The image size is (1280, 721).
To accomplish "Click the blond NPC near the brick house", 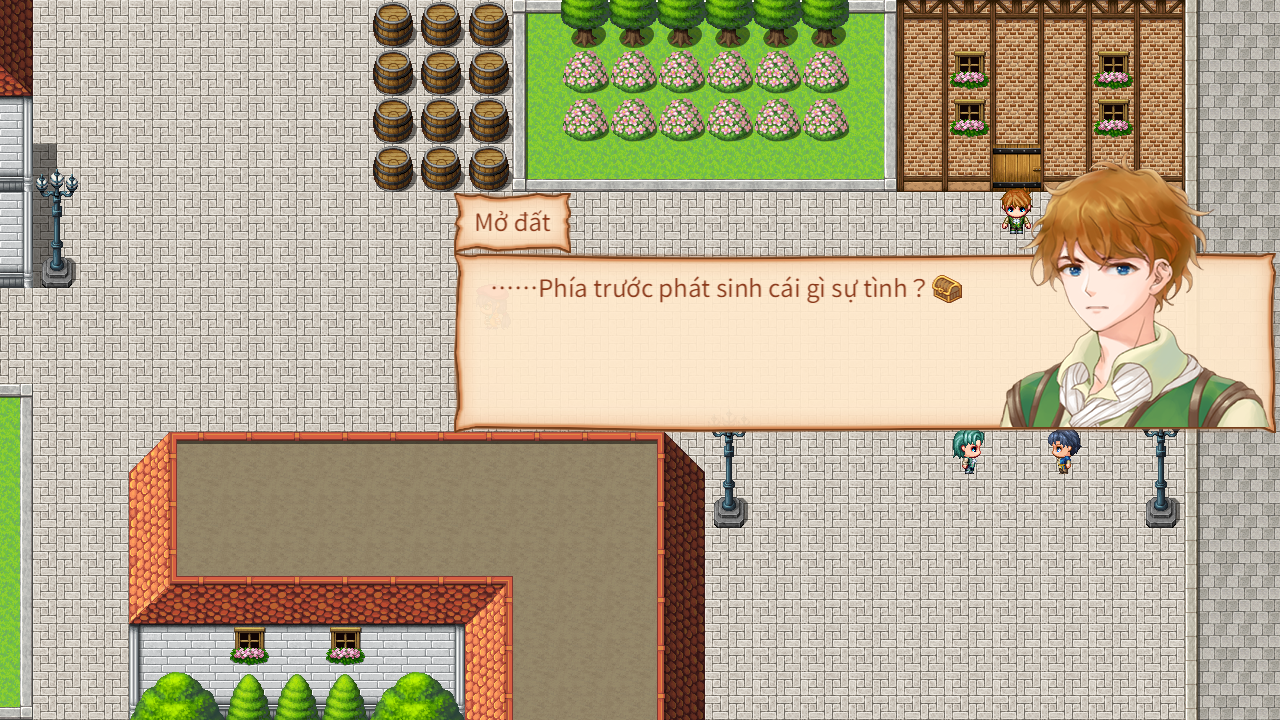I will click(x=1014, y=213).
